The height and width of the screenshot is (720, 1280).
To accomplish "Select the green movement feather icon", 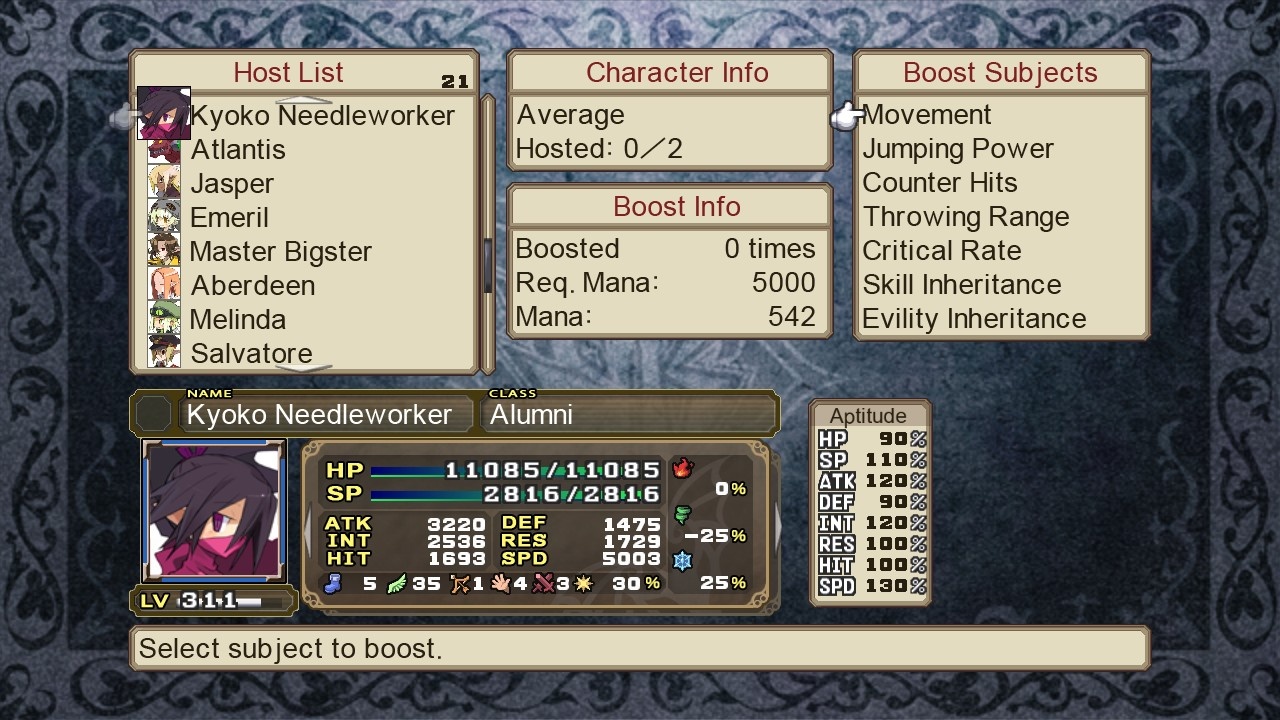I will point(395,583).
